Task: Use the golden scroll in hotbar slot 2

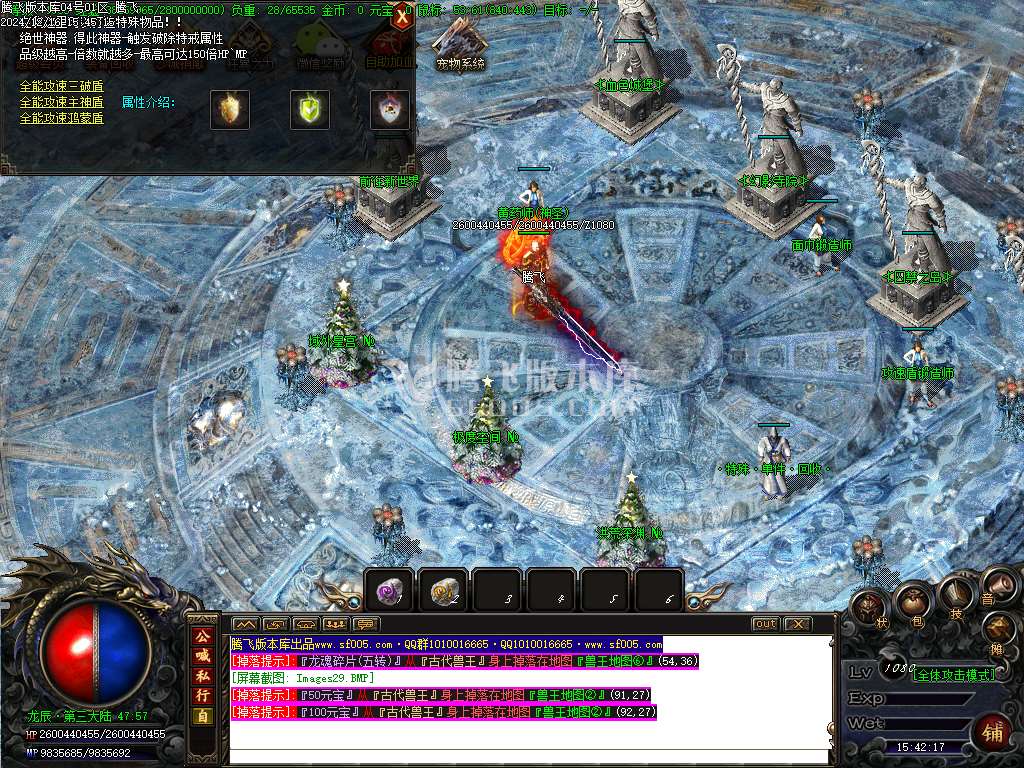Action: [443, 591]
